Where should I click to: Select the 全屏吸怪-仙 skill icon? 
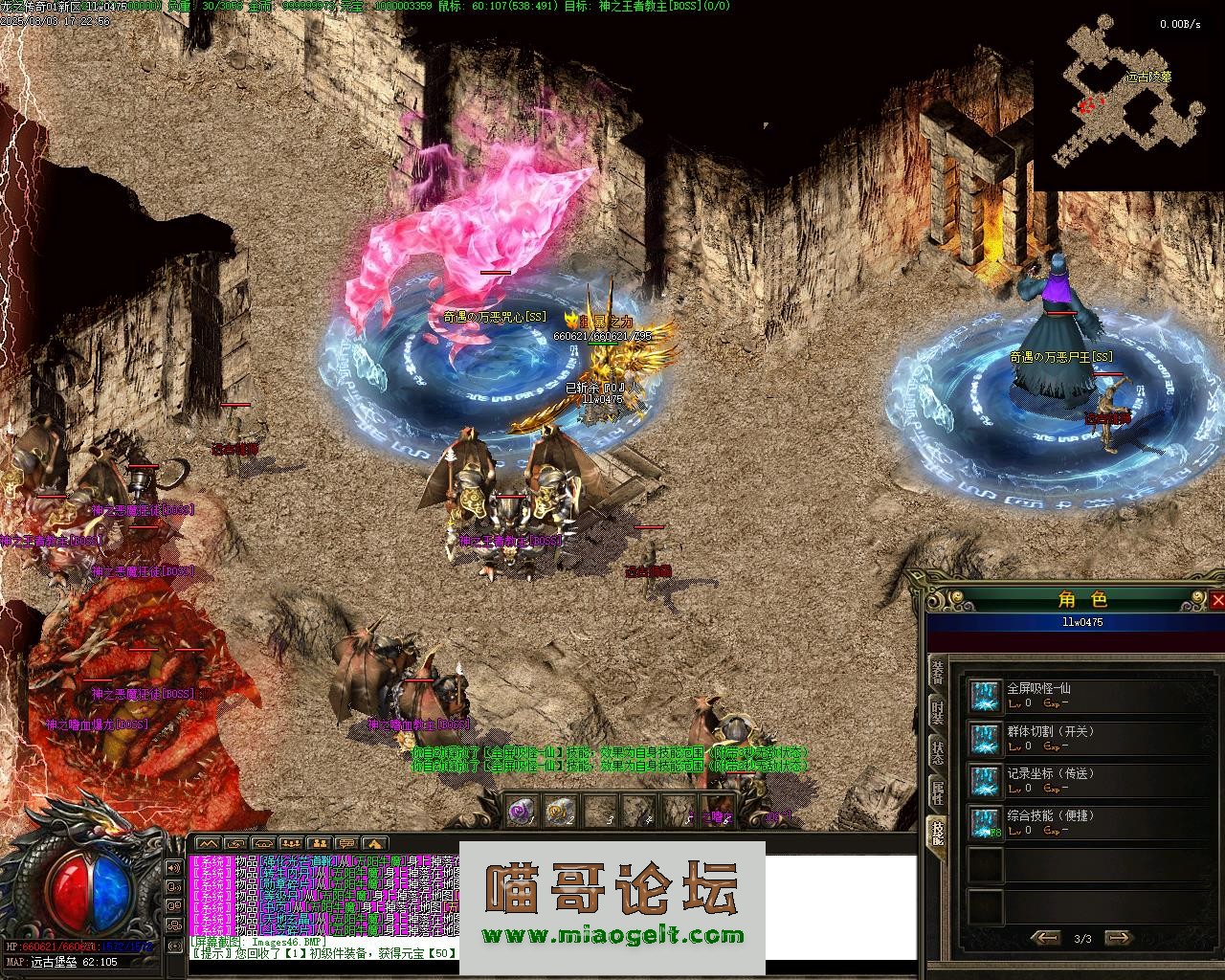(984, 696)
